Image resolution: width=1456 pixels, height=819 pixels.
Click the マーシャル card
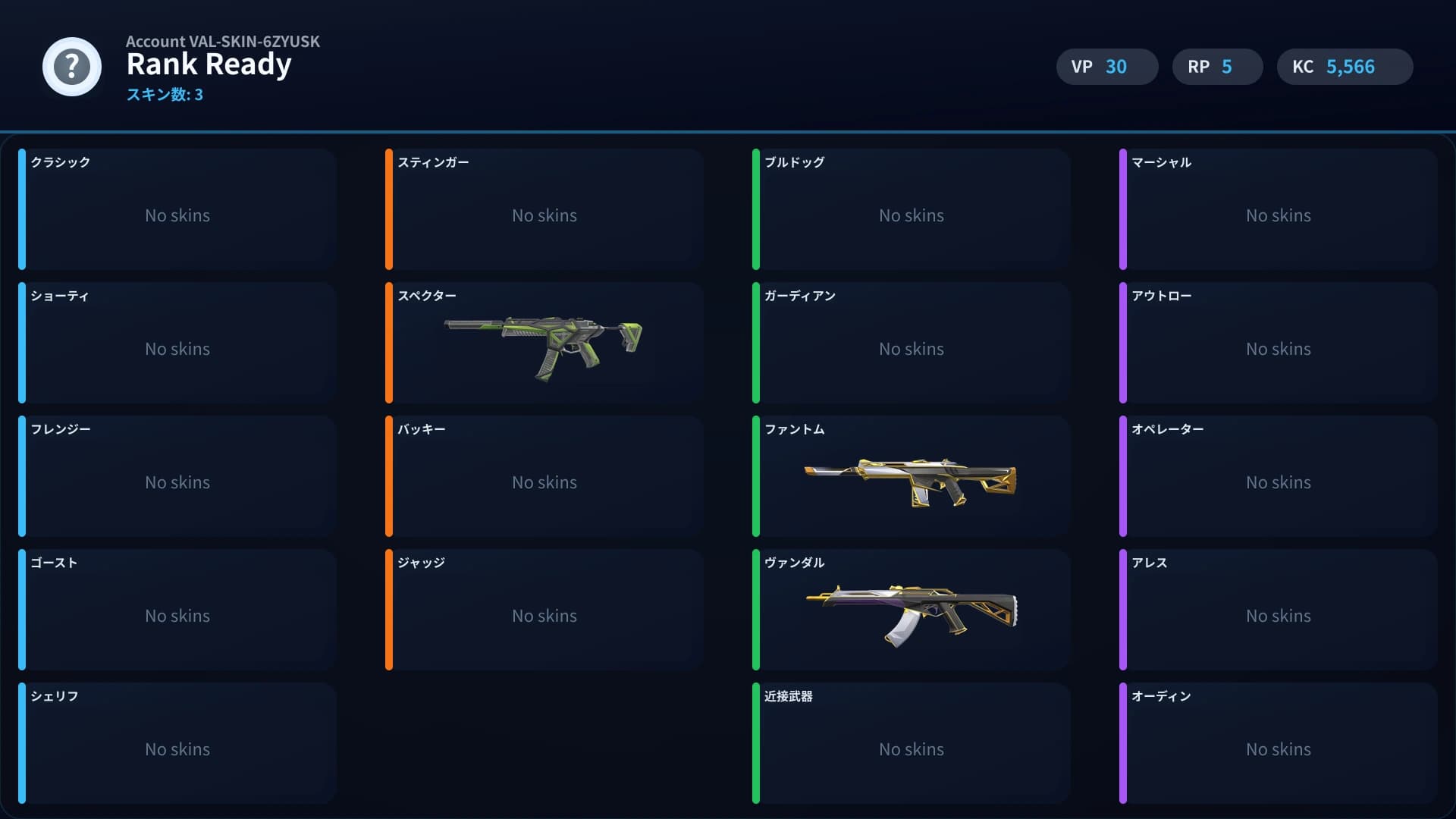coord(1279,209)
